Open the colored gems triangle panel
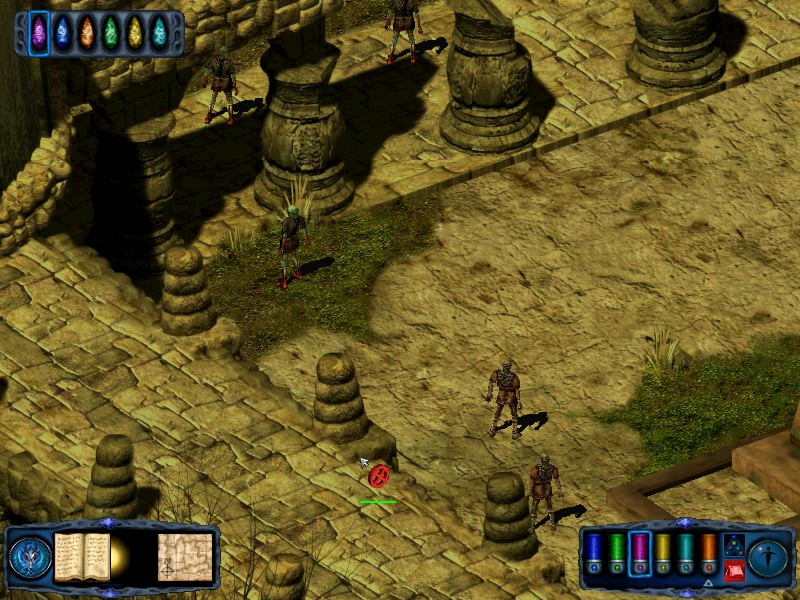 pos(733,544)
